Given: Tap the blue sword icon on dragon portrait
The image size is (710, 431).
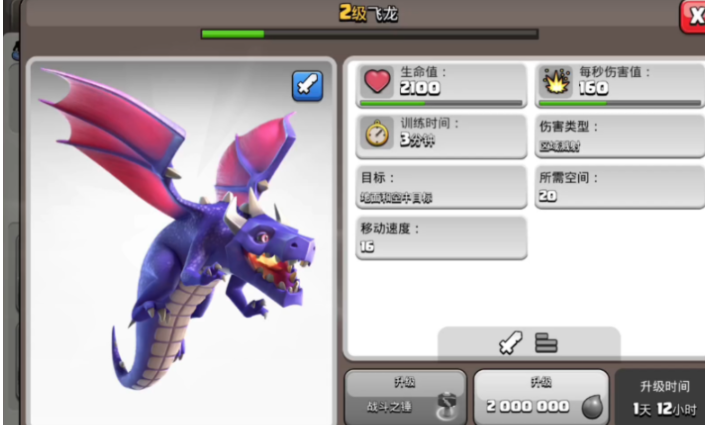Looking at the screenshot, I should coord(307,86).
